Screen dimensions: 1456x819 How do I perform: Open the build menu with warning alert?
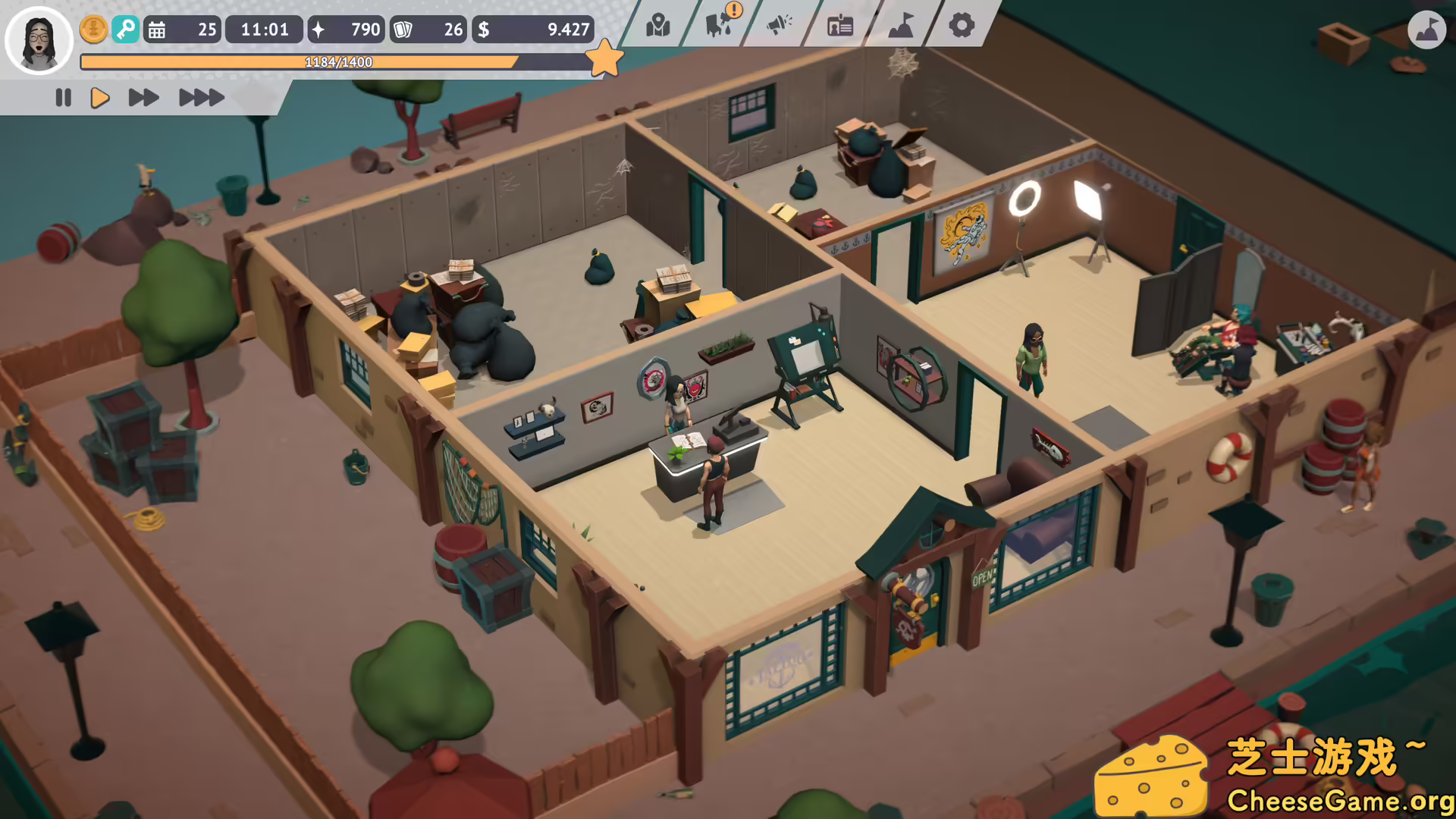click(x=716, y=26)
